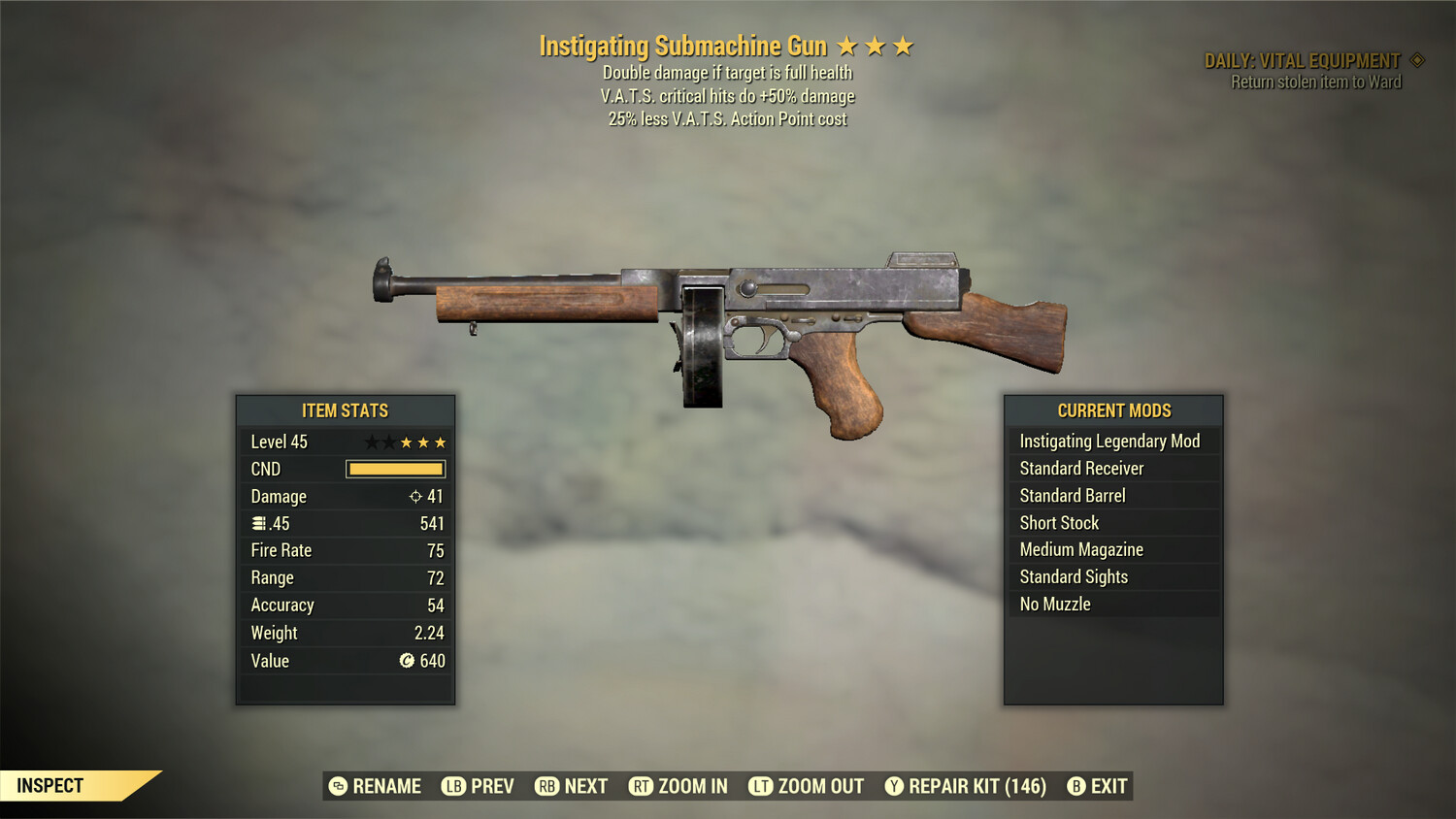Screen dimensions: 1456x819
Task: Toggle the third star next to the weapon name
Action: (906, 45)
